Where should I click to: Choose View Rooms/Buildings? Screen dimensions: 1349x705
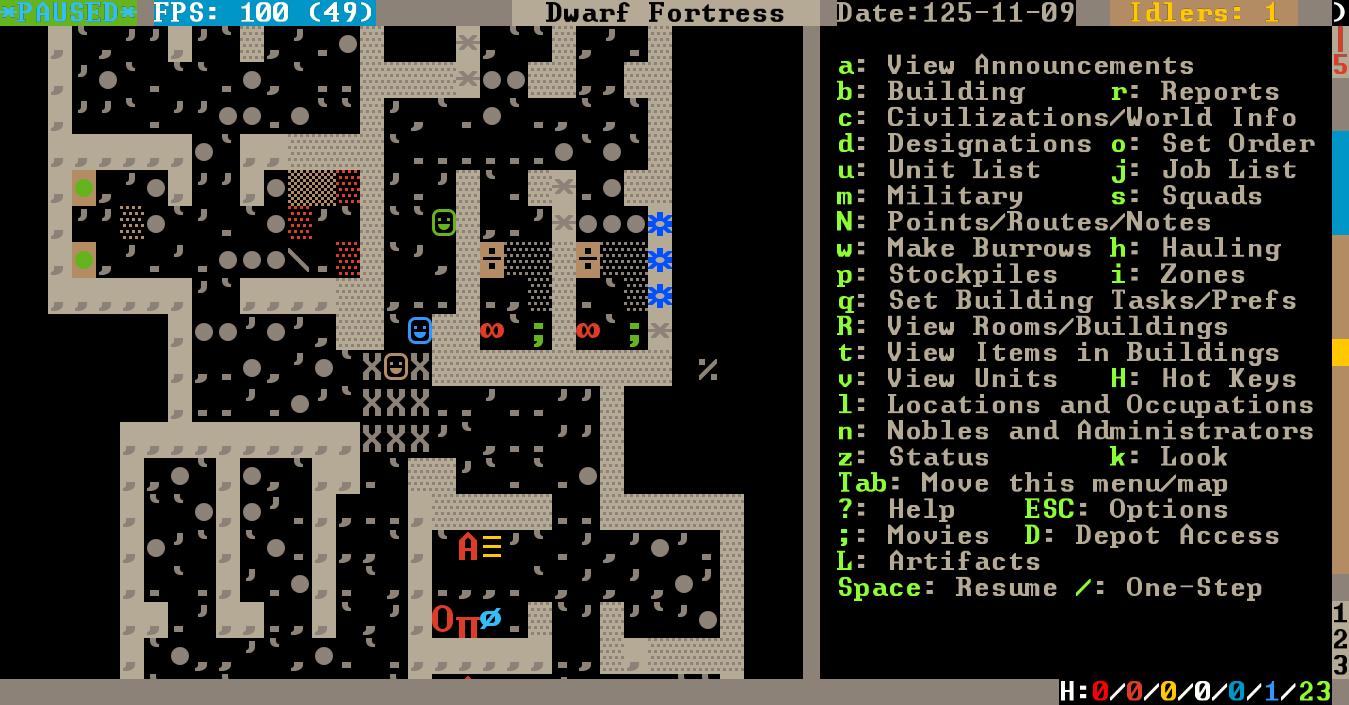point(1057,326)
